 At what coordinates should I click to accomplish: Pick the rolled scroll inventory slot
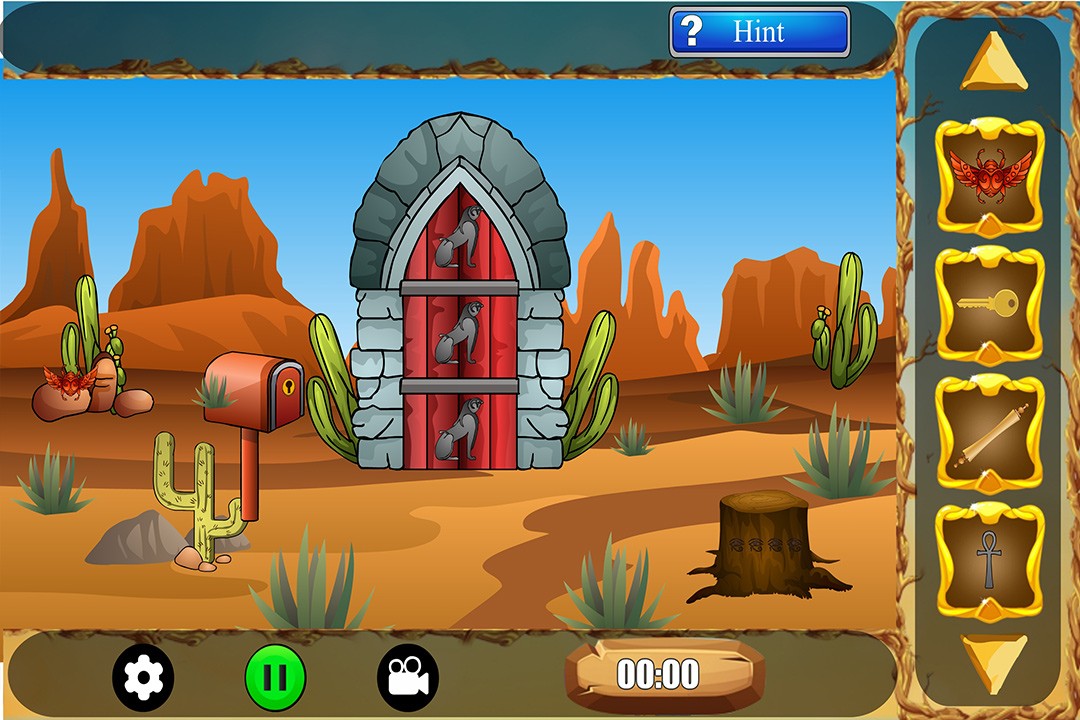(989, 433)
